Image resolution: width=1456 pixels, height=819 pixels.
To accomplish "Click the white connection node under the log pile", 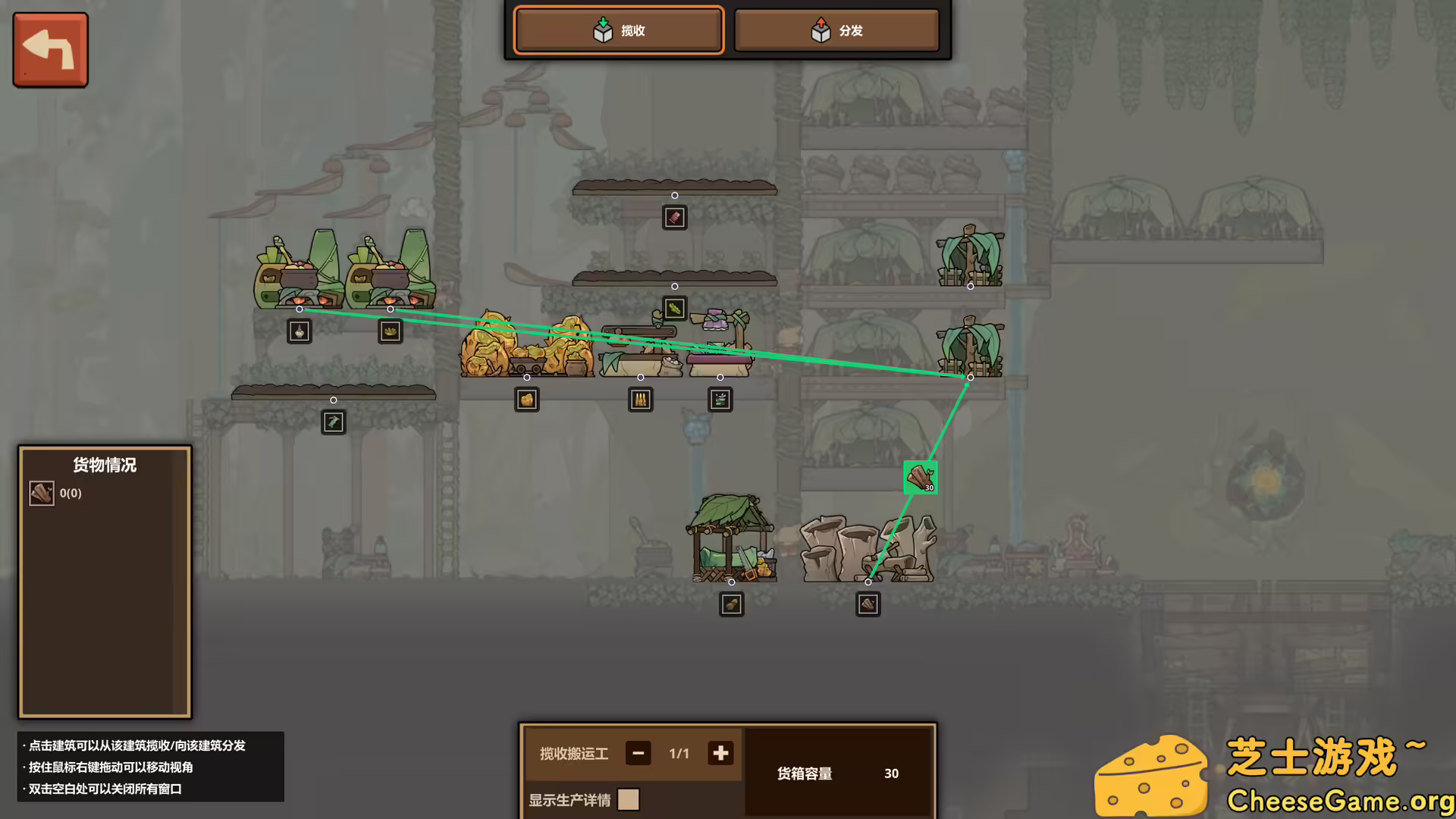I will pyautogui.click(x=868, y=582).
